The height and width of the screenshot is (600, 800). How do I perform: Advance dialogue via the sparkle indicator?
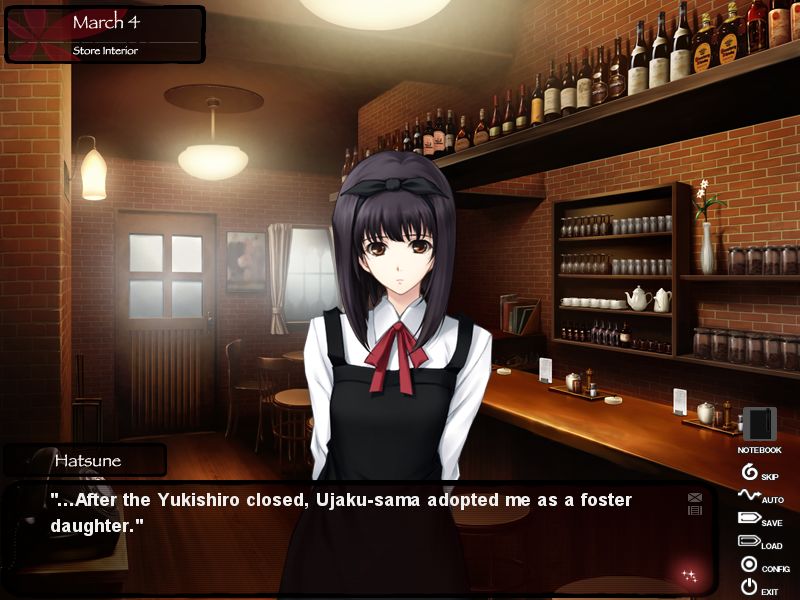[689, 575]
